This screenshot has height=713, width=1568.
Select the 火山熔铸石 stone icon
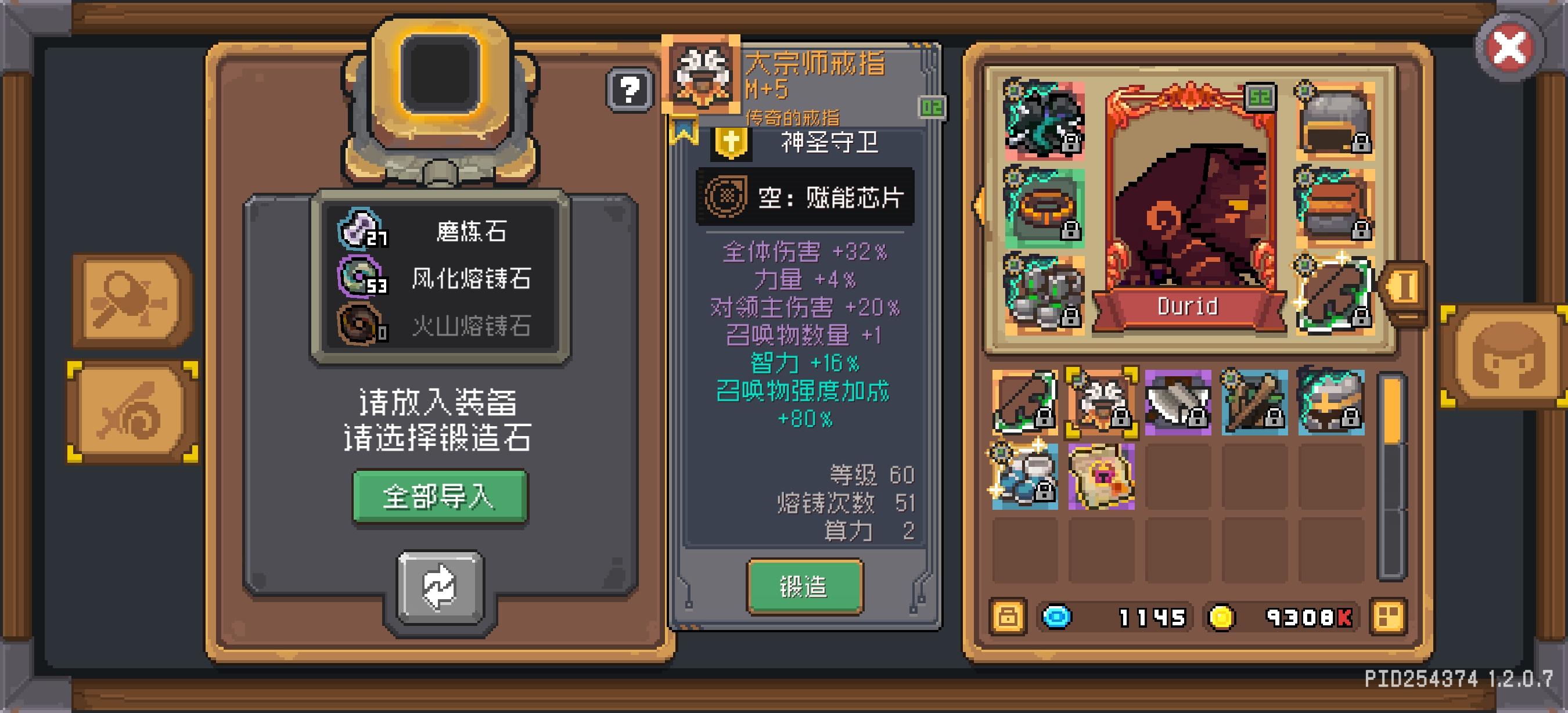pyautogui.click(x=360, y=324)
